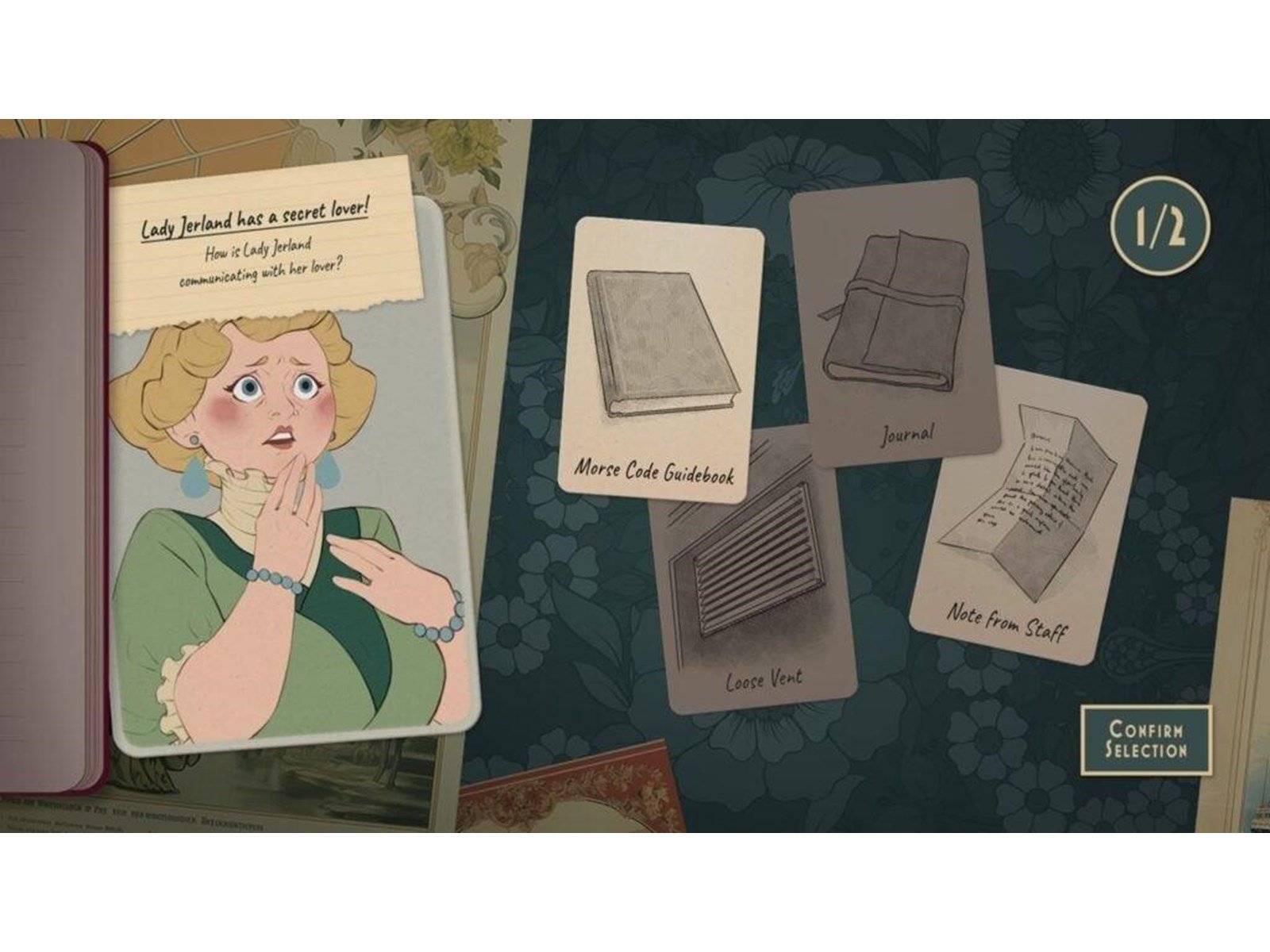Image resolution: width=1270 pixels, height=952 pixels.
Task: Click the question text about communicating with her lover
Action: coord(254,266)
